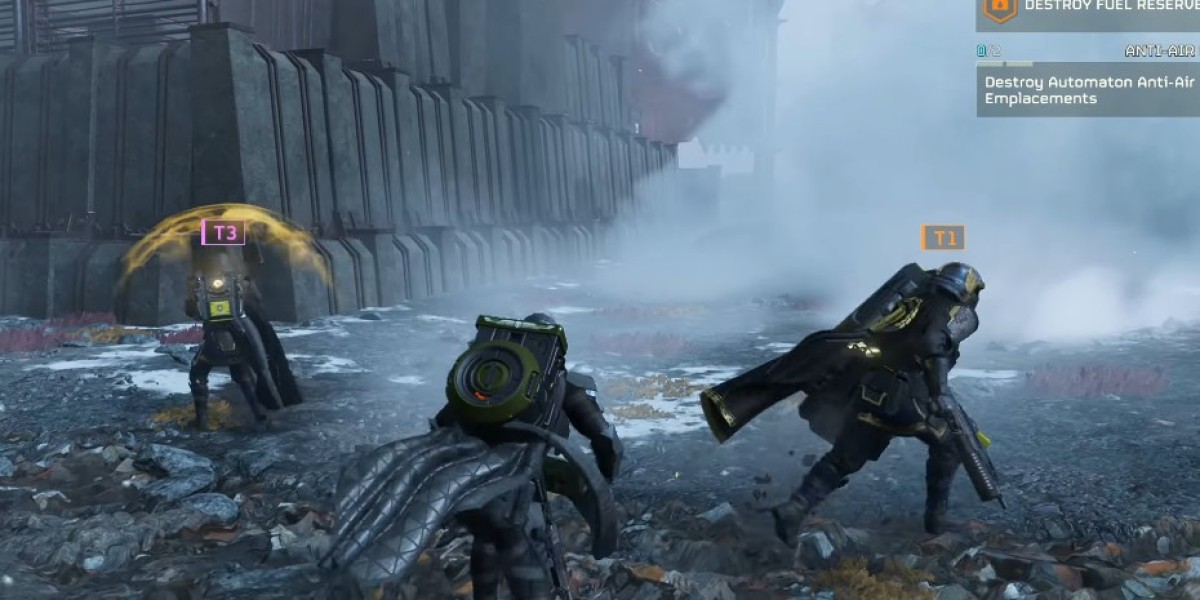Select the Anti-Air objective label

tap(1160, 50)
